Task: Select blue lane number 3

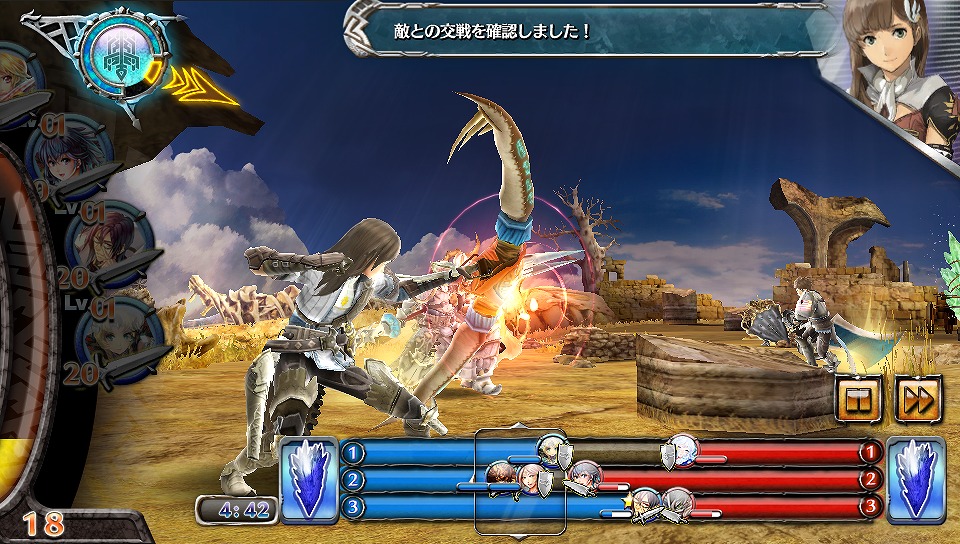Action: tap(352, 507)
